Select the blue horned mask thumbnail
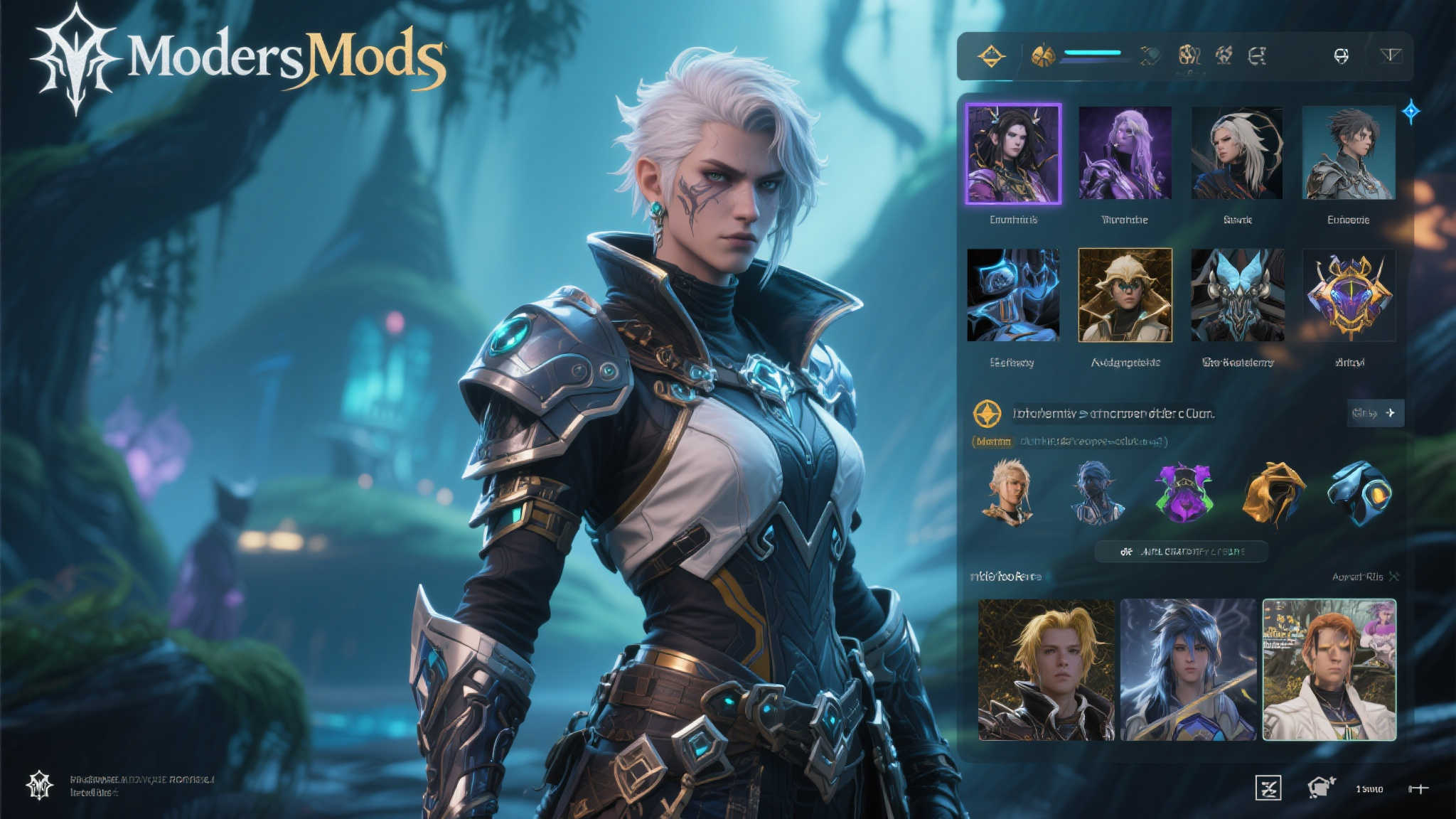1456x819 pixels. (x=1237, y=295)
